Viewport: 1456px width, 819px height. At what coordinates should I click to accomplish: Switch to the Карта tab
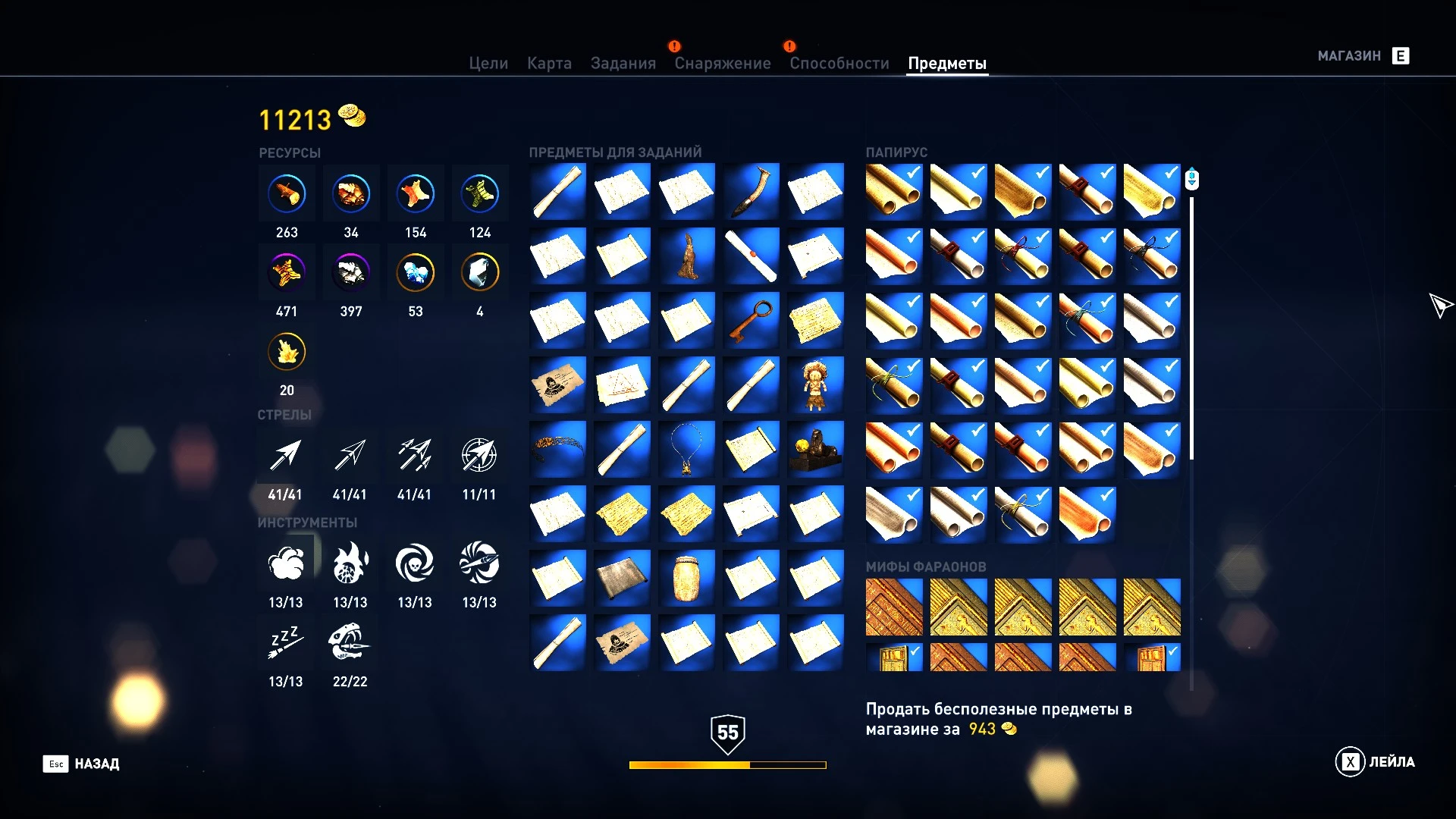coord(550,63)
